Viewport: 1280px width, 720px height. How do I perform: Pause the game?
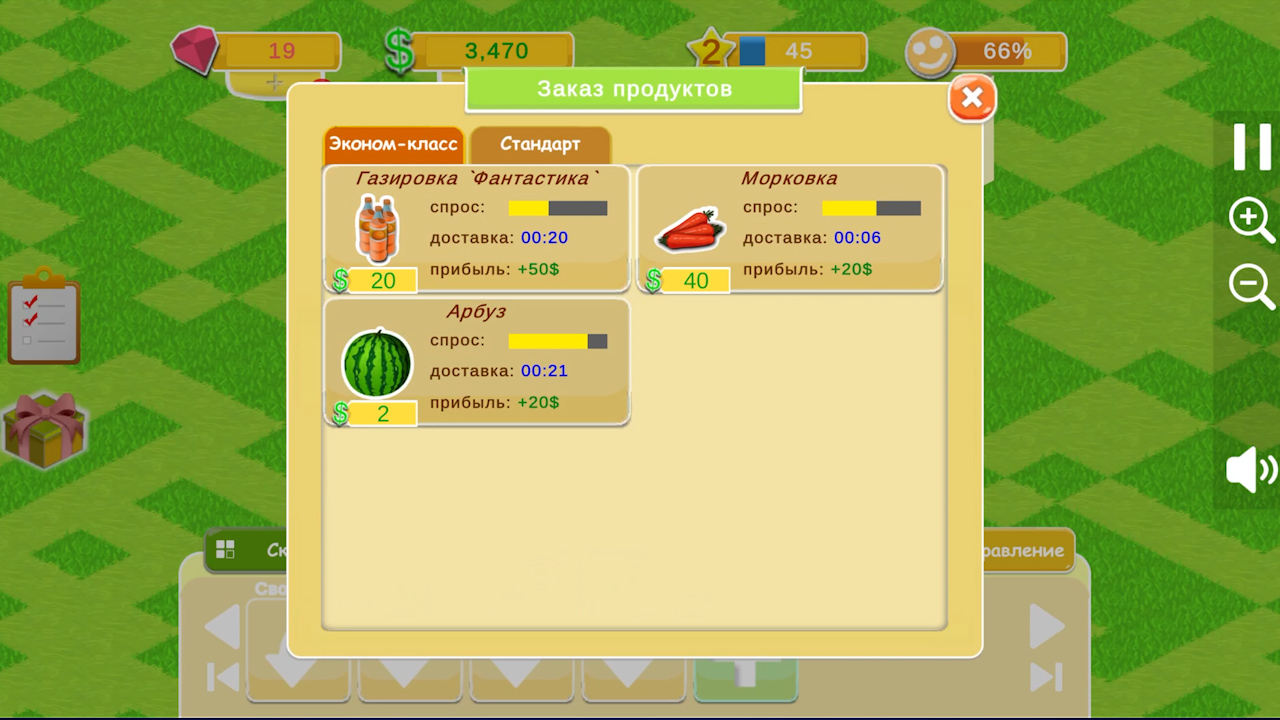click(x=1250, y=146)
